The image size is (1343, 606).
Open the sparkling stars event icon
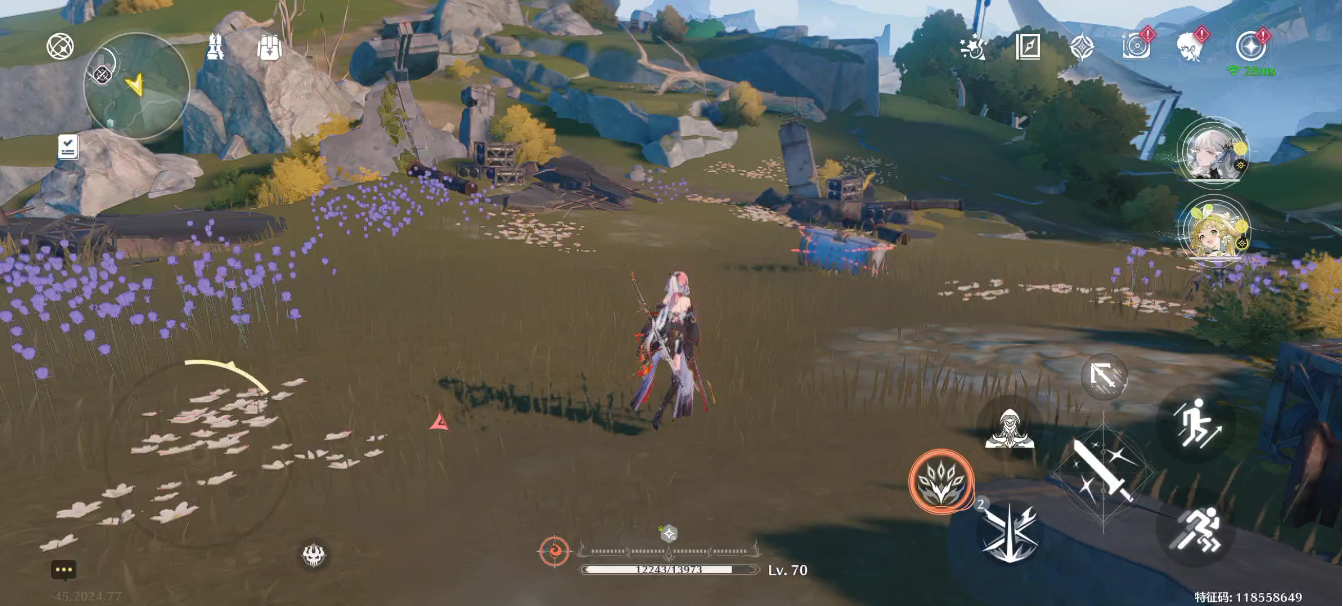coord(972,47)
